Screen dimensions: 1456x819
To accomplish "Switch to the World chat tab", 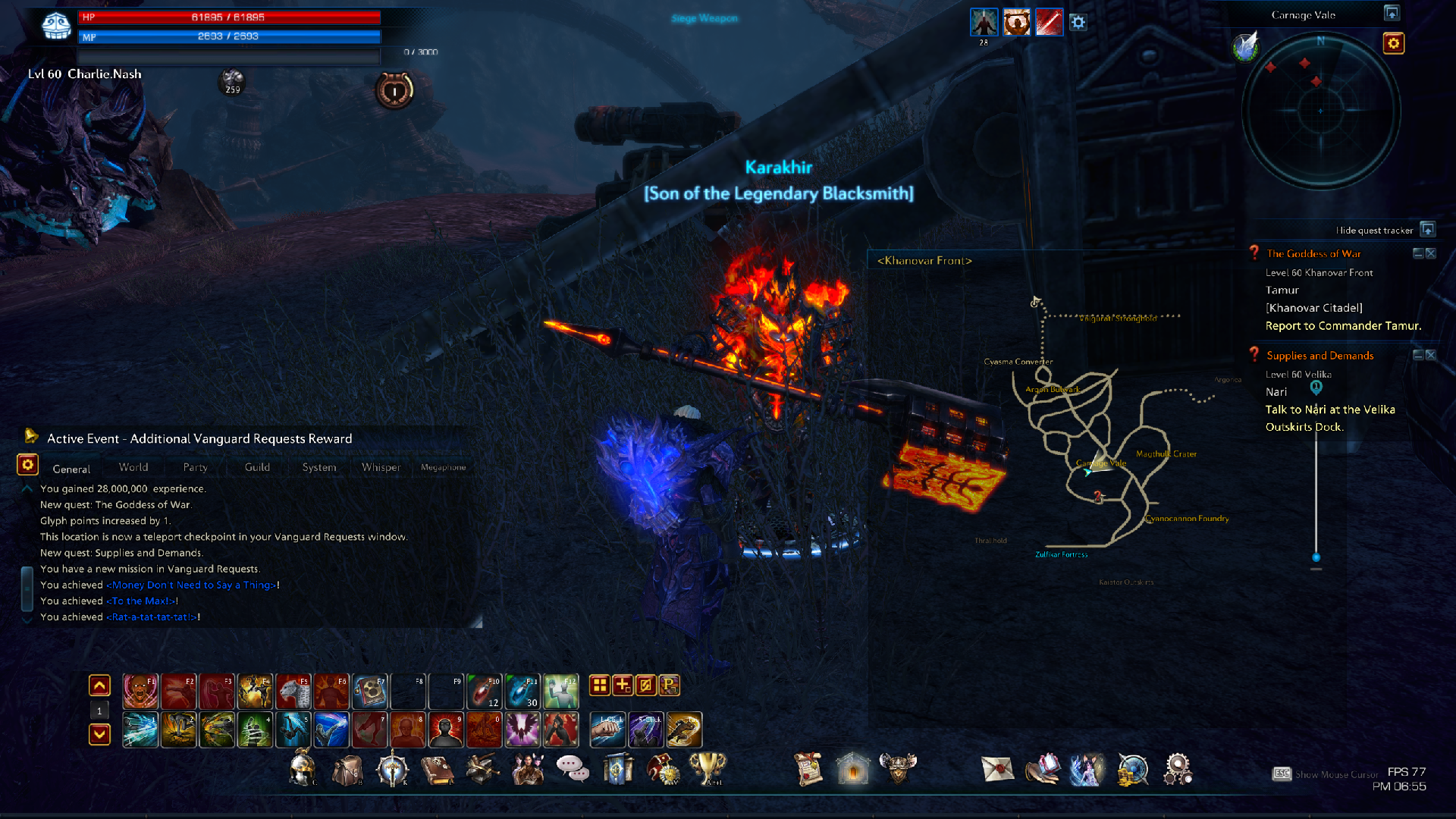I will click(x=133, y=467).
